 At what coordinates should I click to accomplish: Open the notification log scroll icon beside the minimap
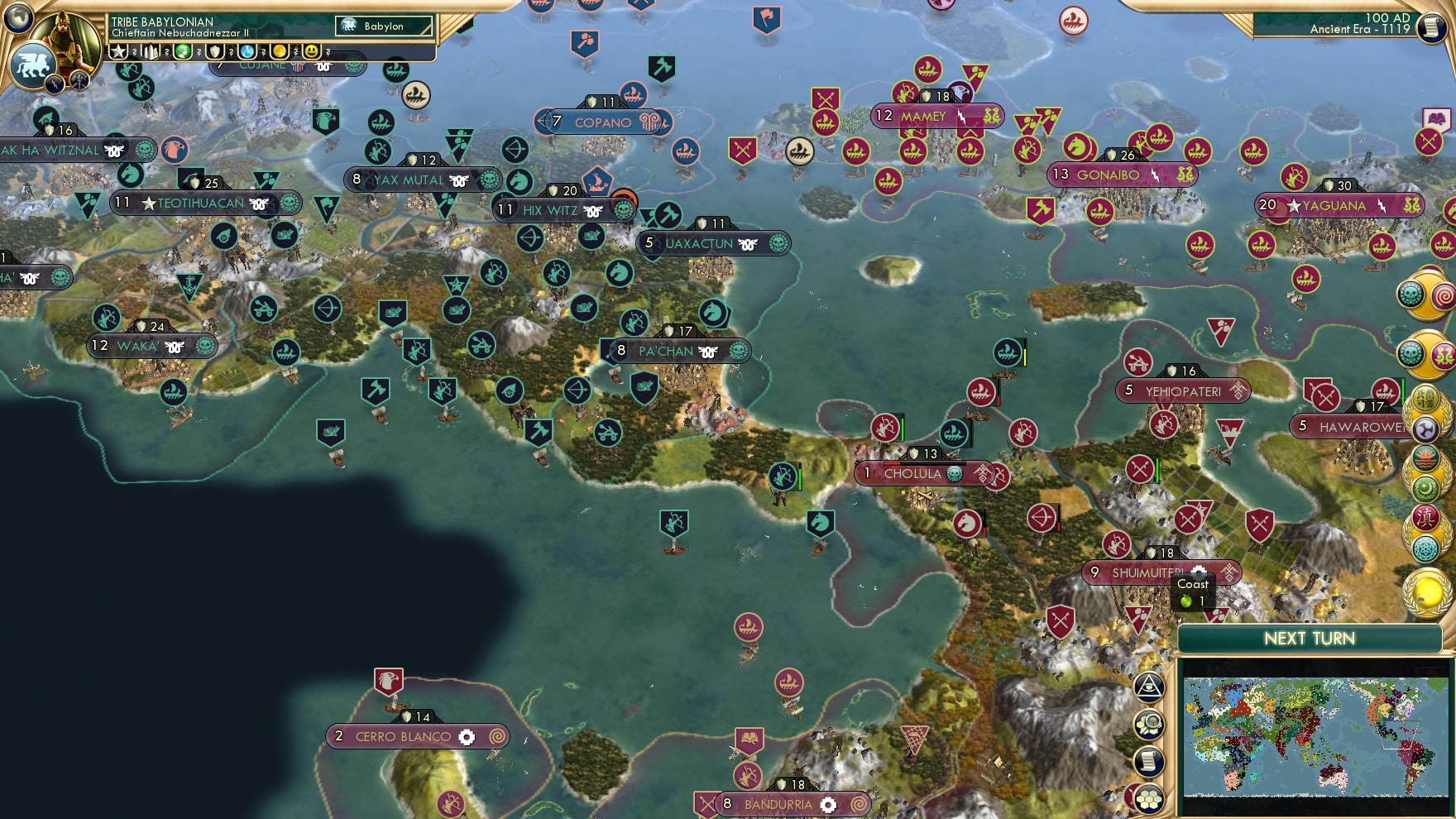[x=1150, y=760]
